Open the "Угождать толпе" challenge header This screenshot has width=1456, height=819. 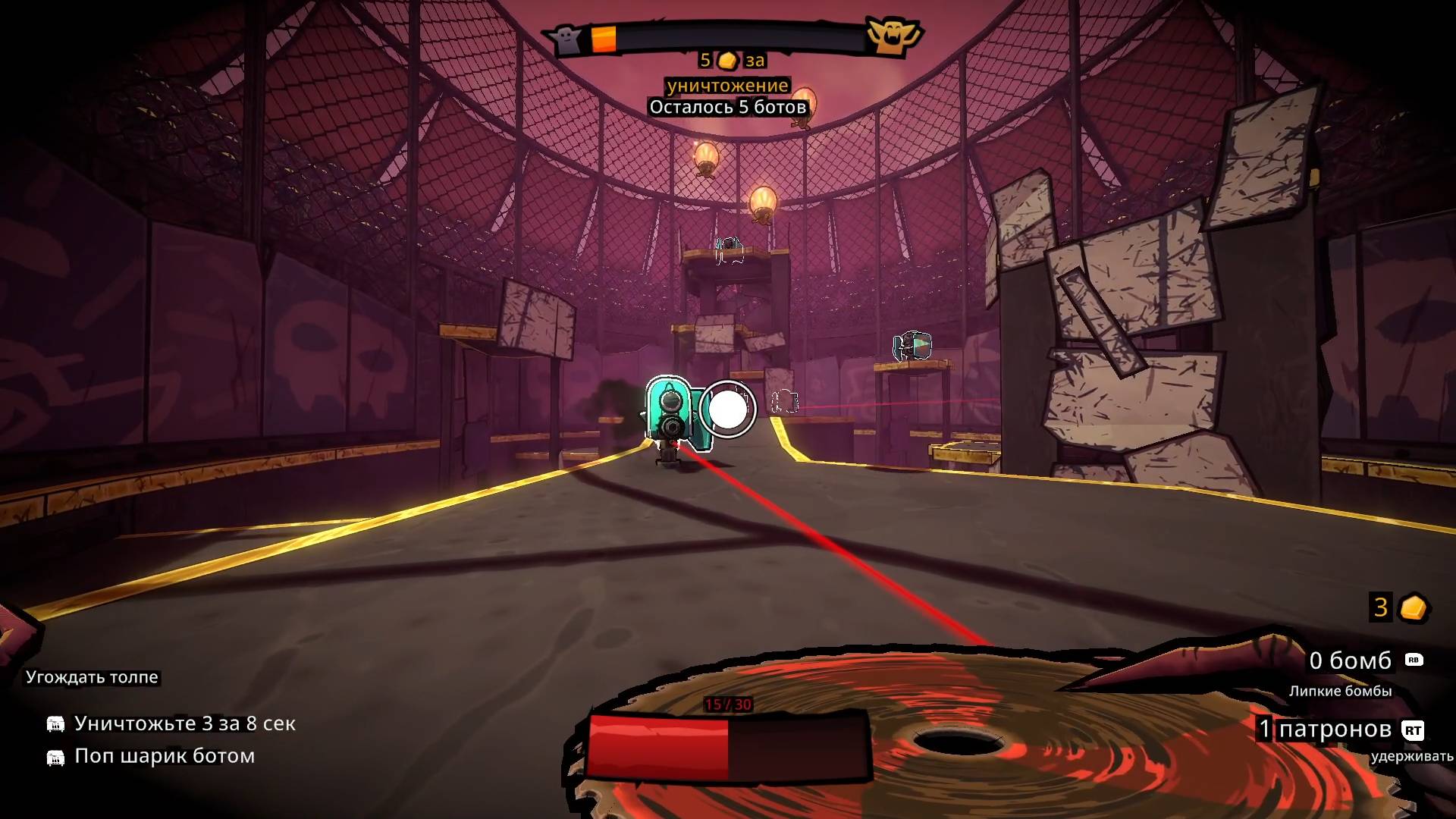point(92,677)
